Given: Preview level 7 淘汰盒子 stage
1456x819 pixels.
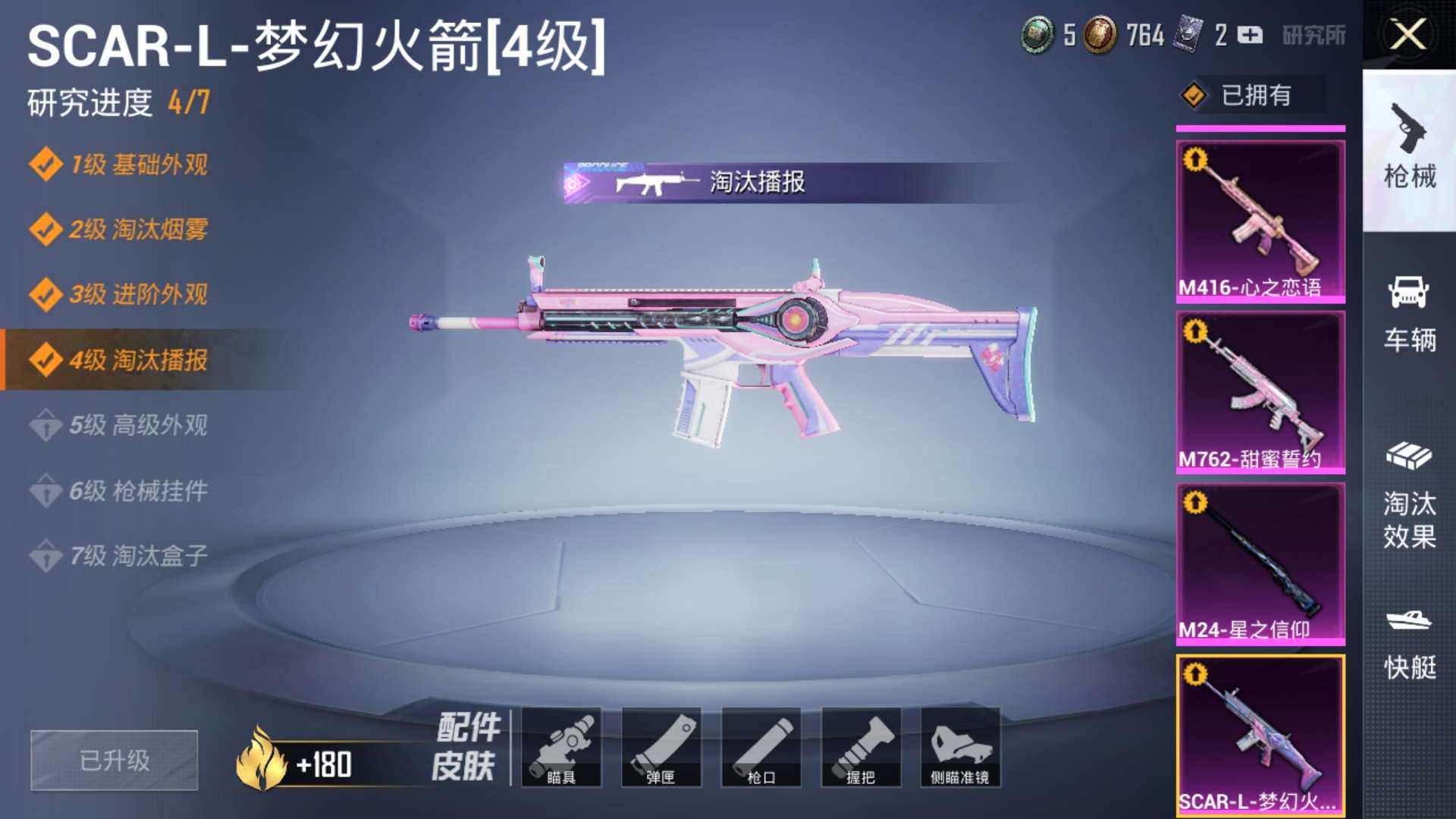Looking at the screenshot, I should tap(138, 556).
